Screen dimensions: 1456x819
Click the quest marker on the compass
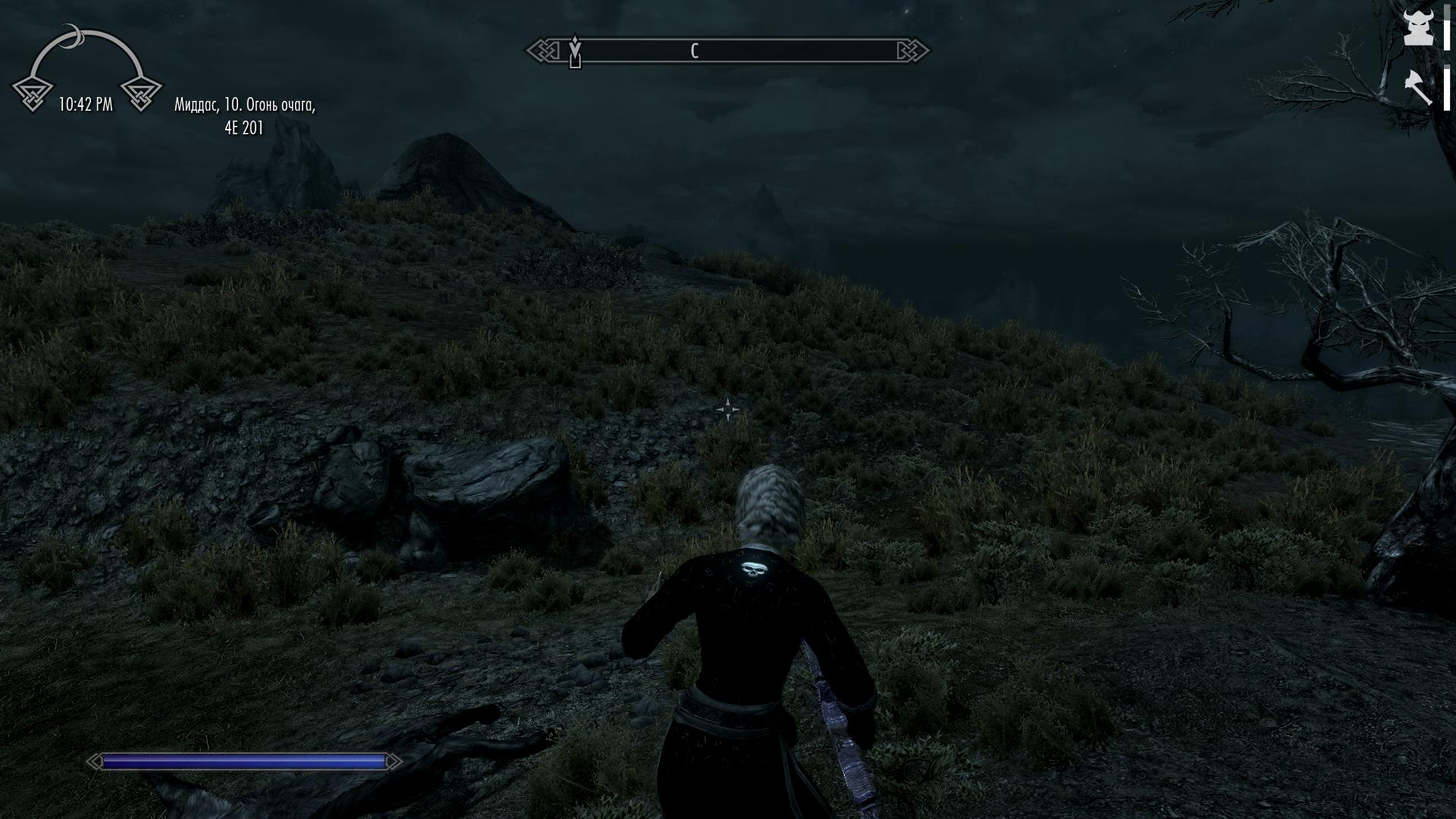pos(575,52)
